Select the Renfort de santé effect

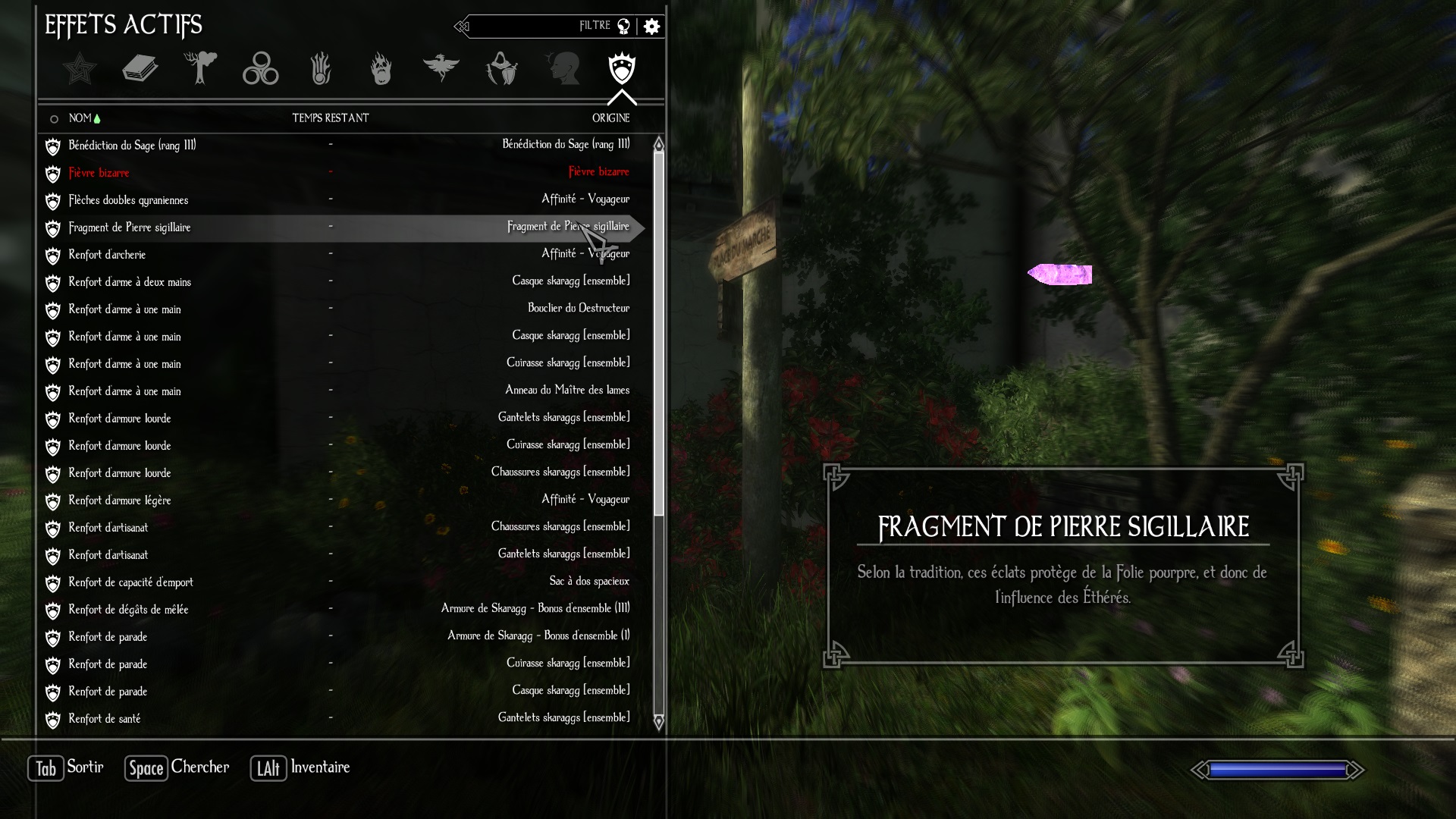point(105,719)
